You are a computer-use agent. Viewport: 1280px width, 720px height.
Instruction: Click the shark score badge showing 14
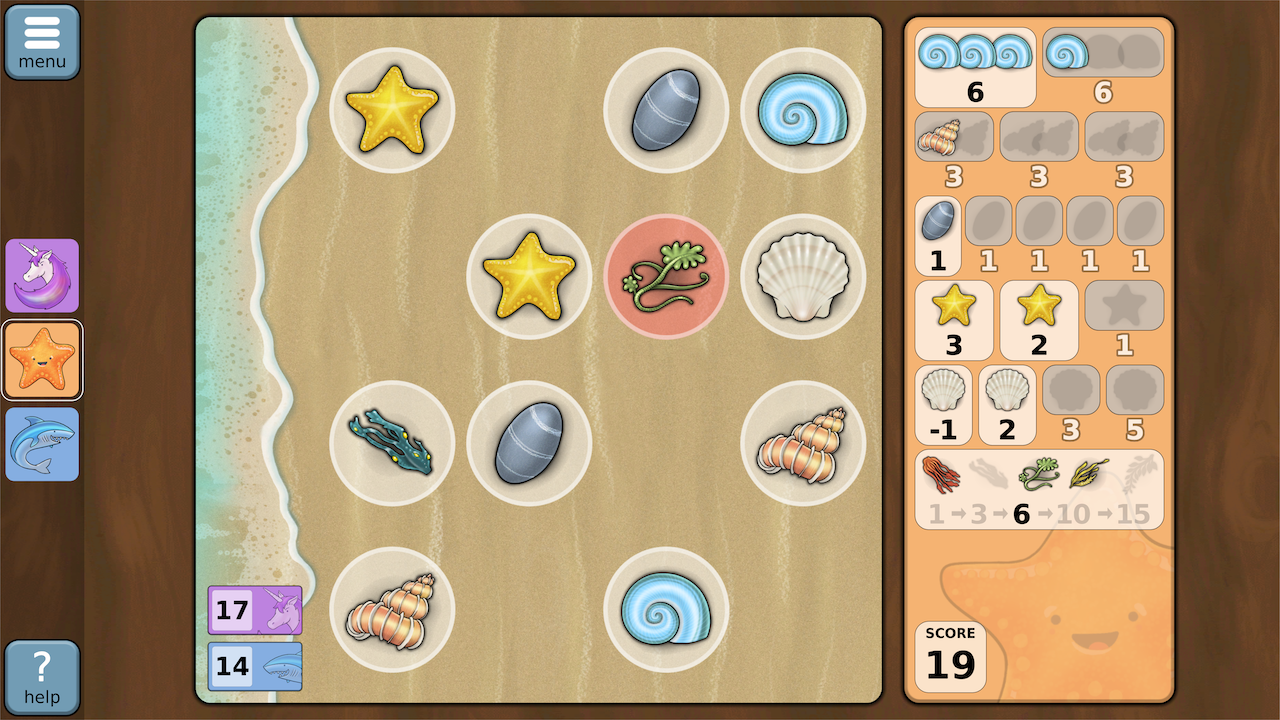pyautogui.click(x=255, y=665)
